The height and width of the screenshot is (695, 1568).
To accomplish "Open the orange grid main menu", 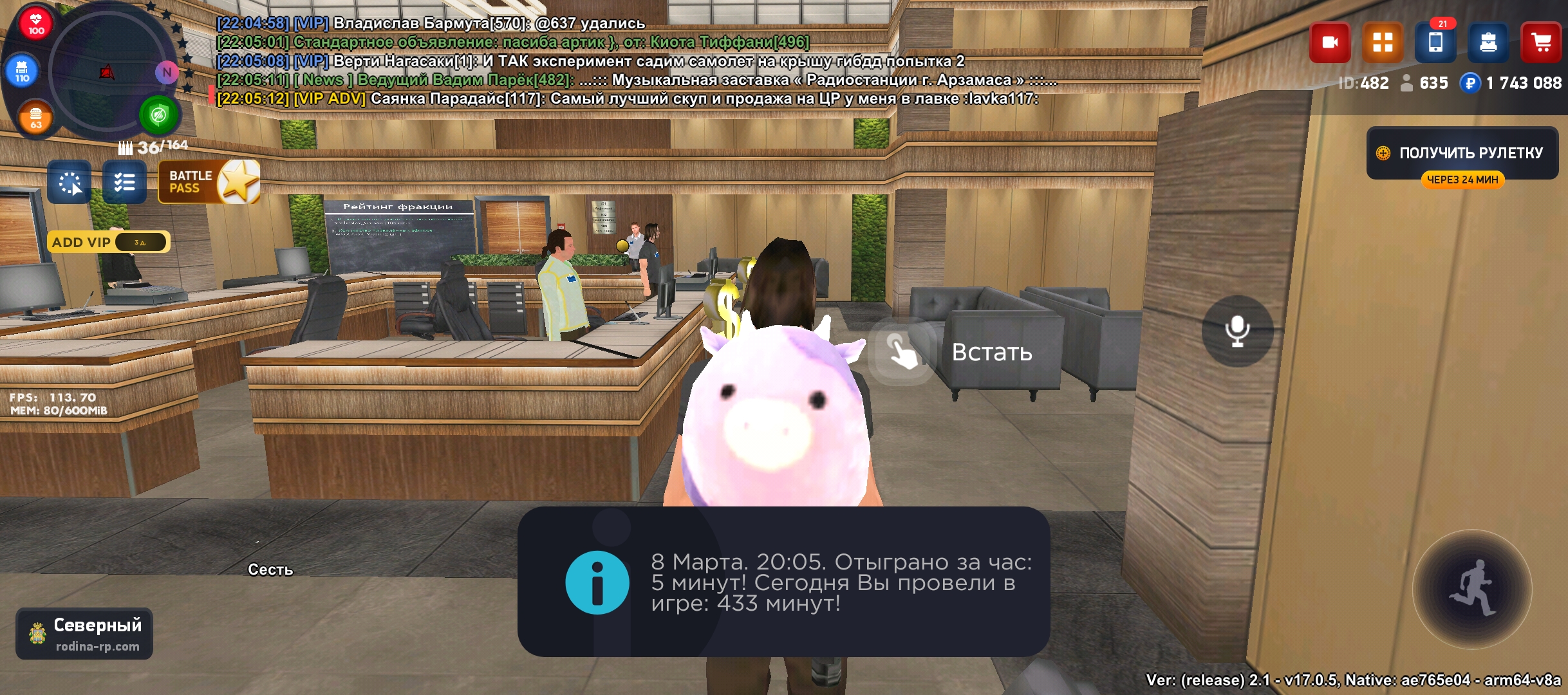I will [x=1382, y=43].
